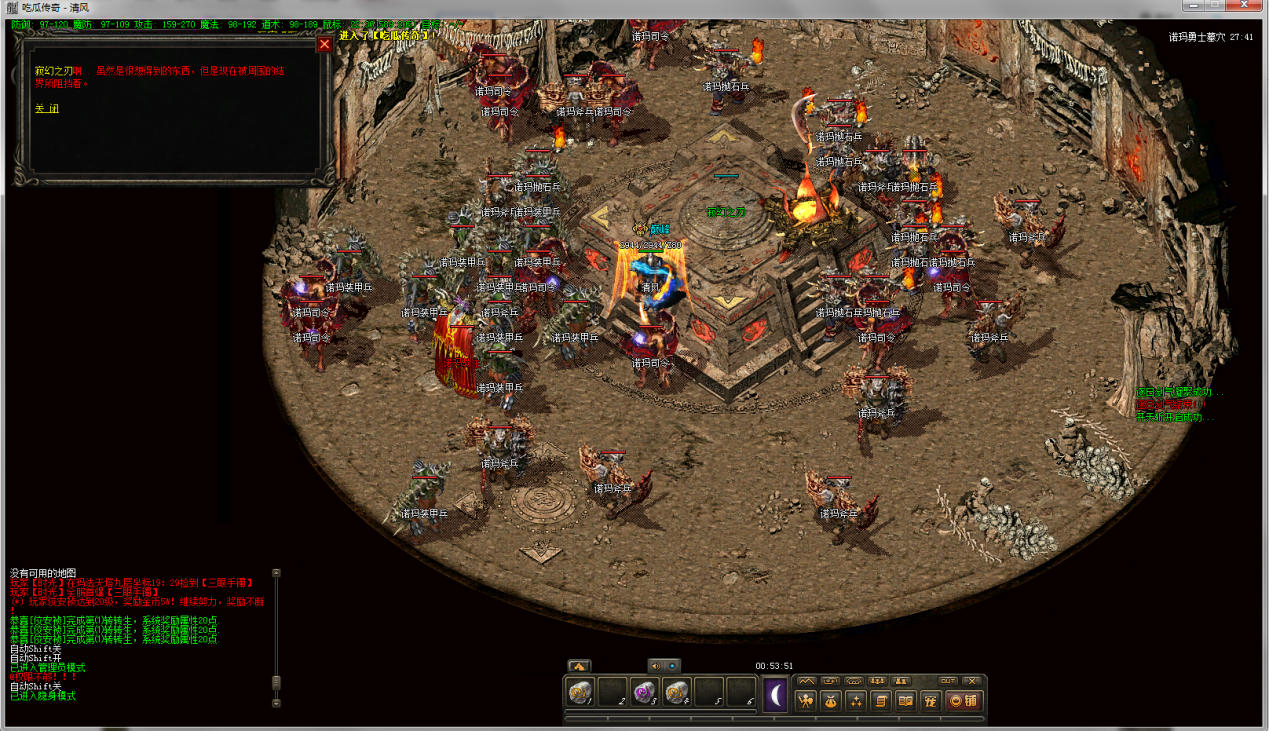Use the purple swirl stone in slot 3

645,692
